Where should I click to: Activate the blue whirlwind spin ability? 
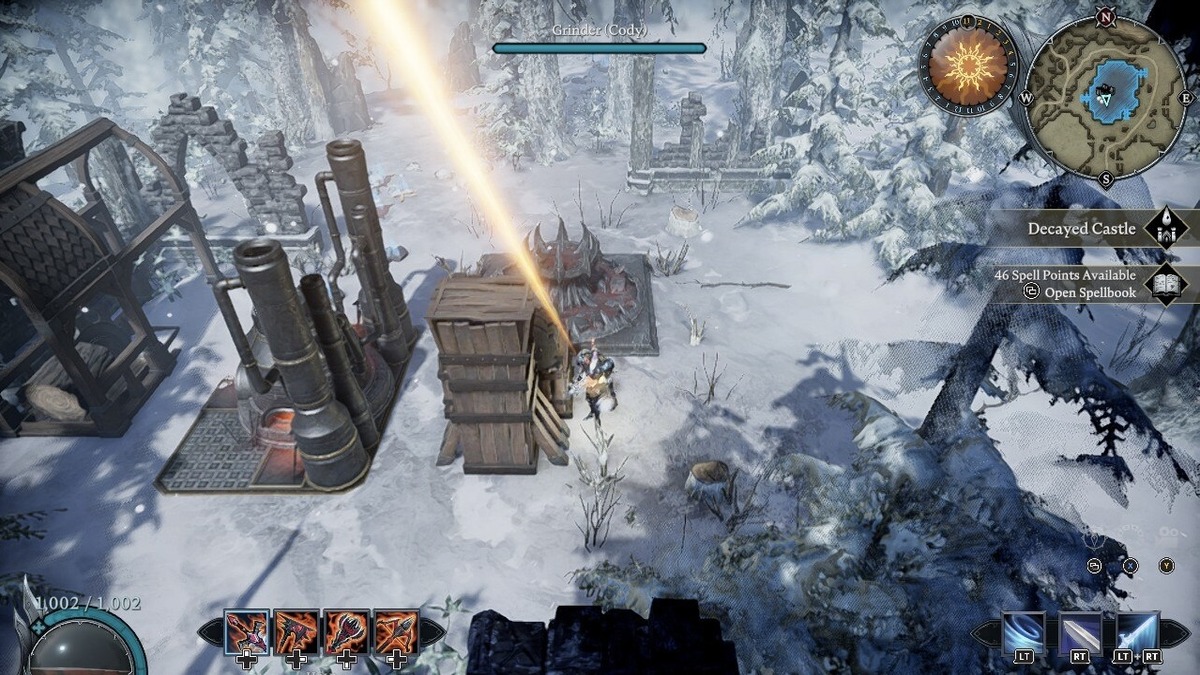[x=1023, y=632]
